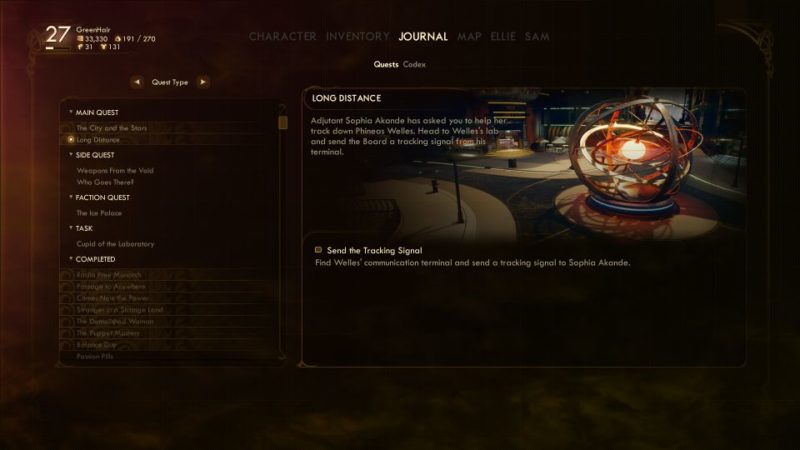Collapse the Completed quests category
The height and width of the screenshot is (450, 800).
[x=71, y=259]
